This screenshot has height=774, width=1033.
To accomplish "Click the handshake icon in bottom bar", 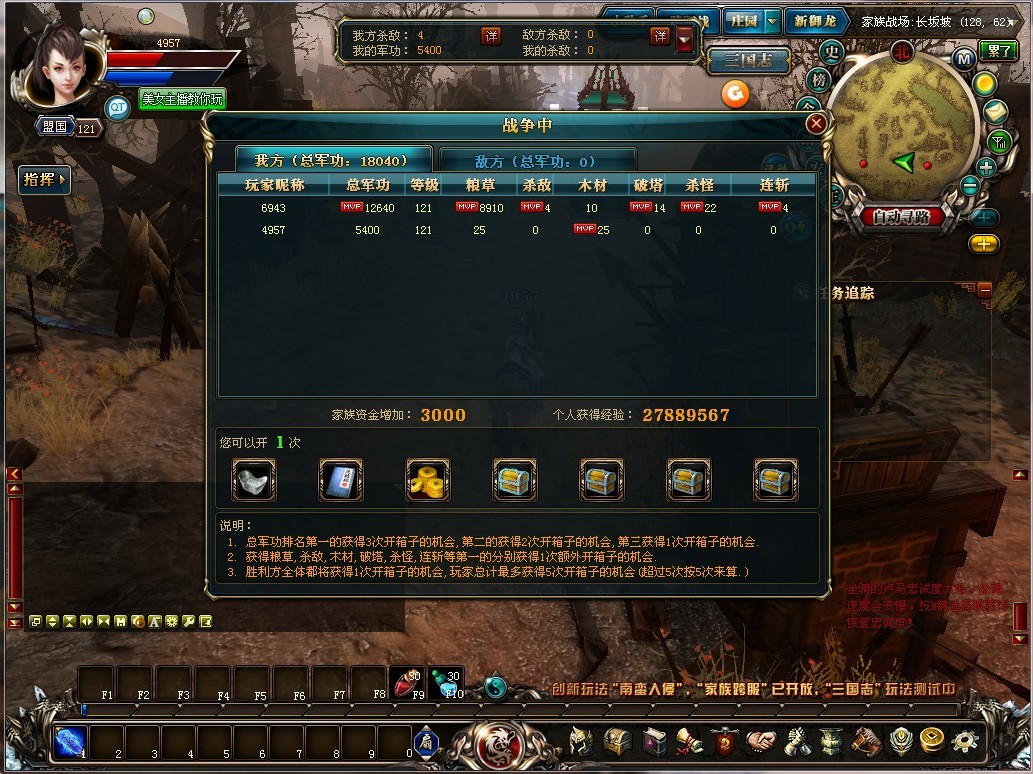I will (x=760, y=741).
